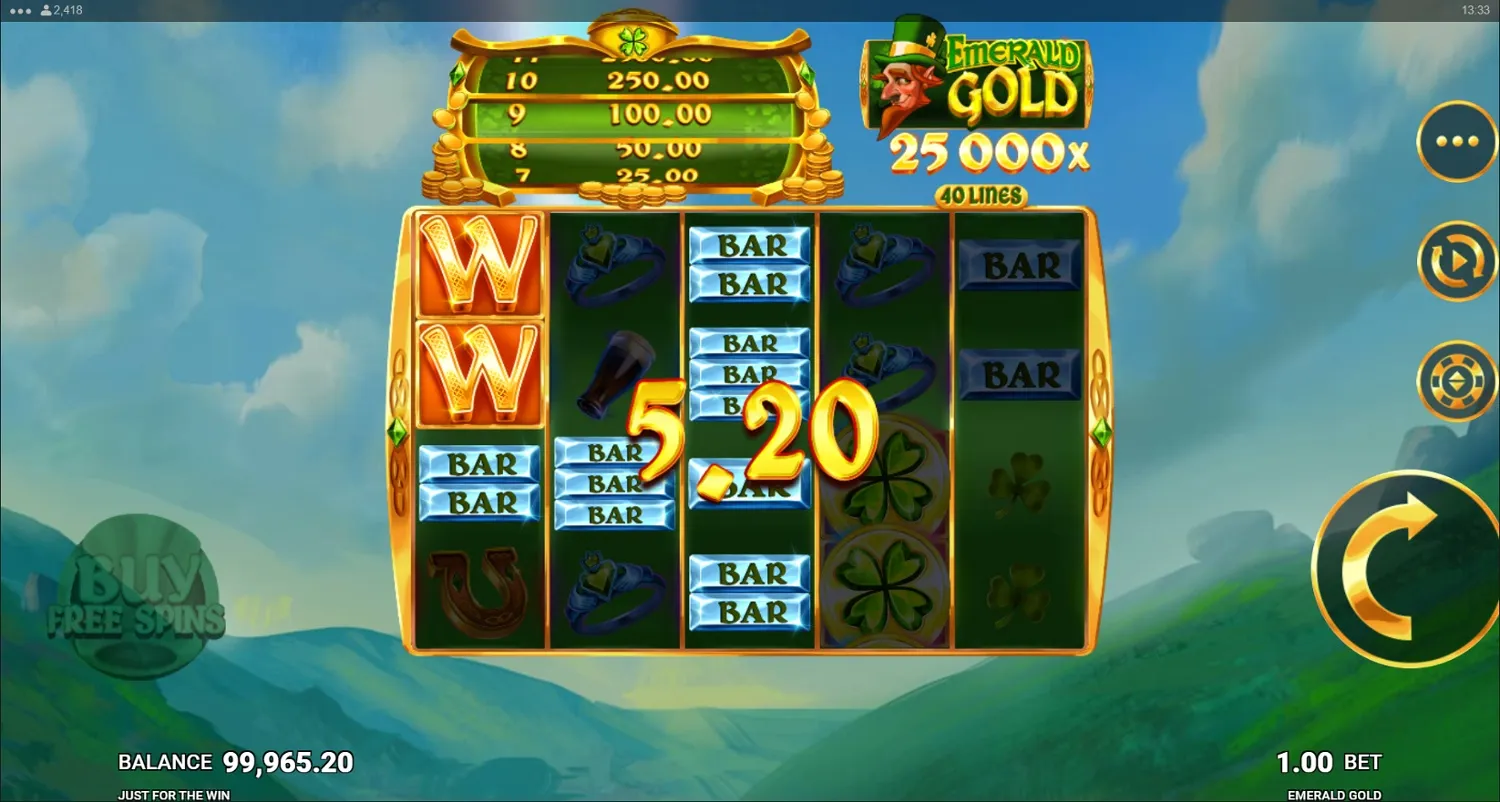This screenshot has width=1500, height=802.
Task: Click the BAR symbol atop reel five
Action: click(1018, 265)
